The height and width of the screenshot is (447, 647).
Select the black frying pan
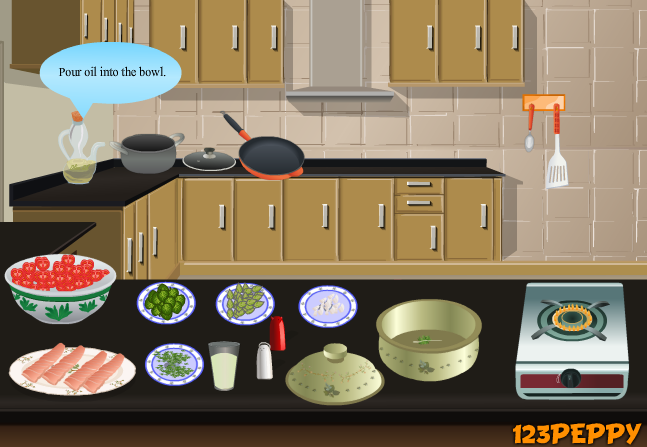pos(271,155)
